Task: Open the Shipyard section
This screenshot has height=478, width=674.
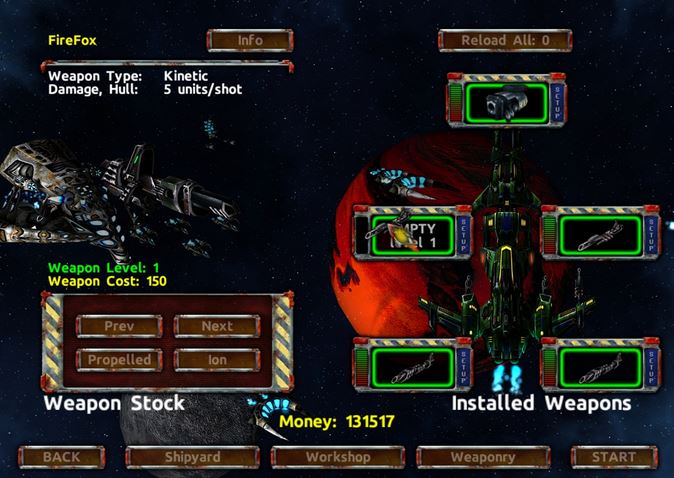Action: tap(192, 457)
